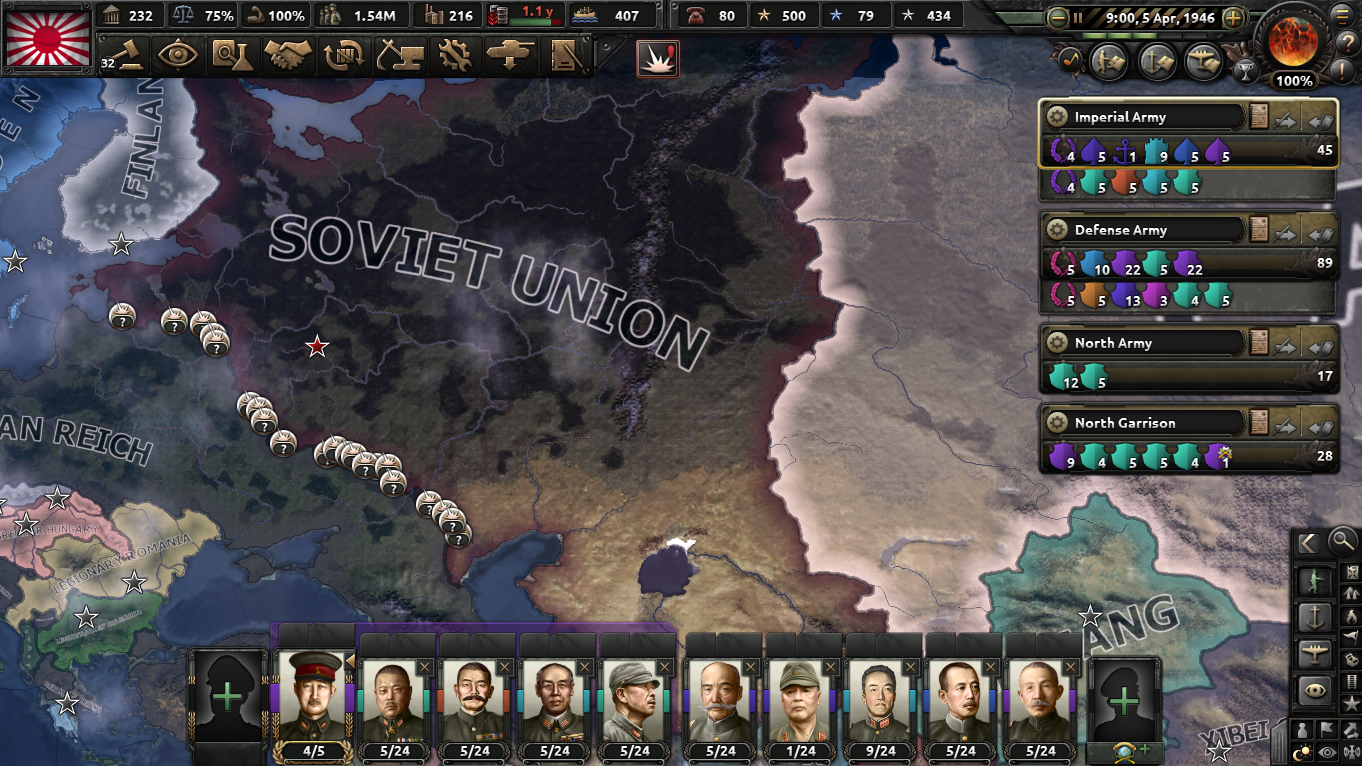Open the diplomacy menu via handshake icon
Screen dimensions: 1362x766
pos(287,55)
